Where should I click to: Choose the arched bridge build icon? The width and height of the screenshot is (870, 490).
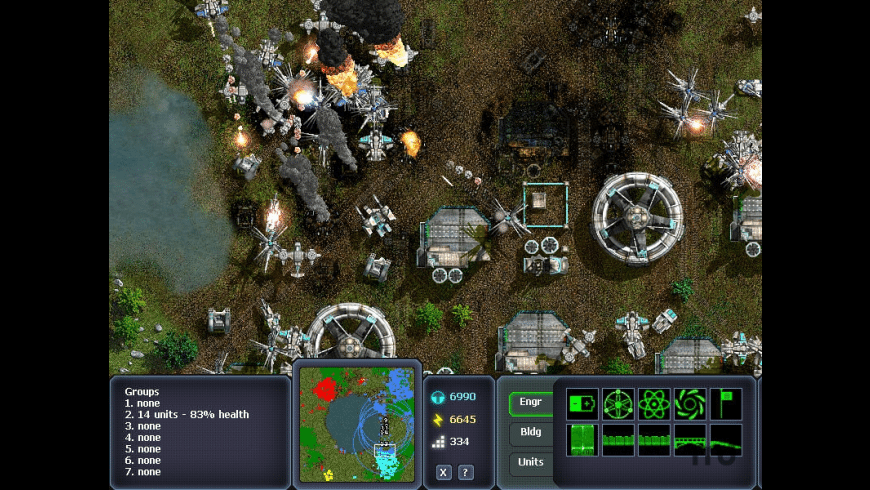[x=690, y=440]
